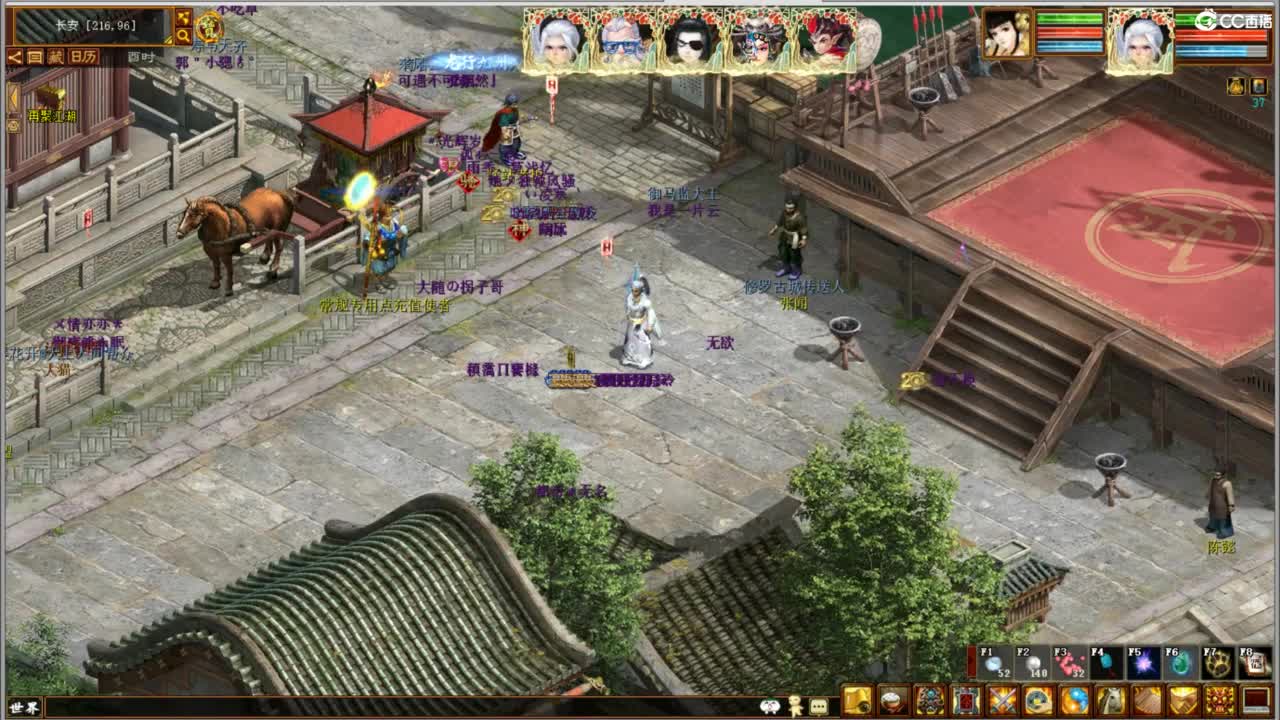1280x720 pixels.
Task: Open the white horse mount icon
Action: coord(1110,703)
